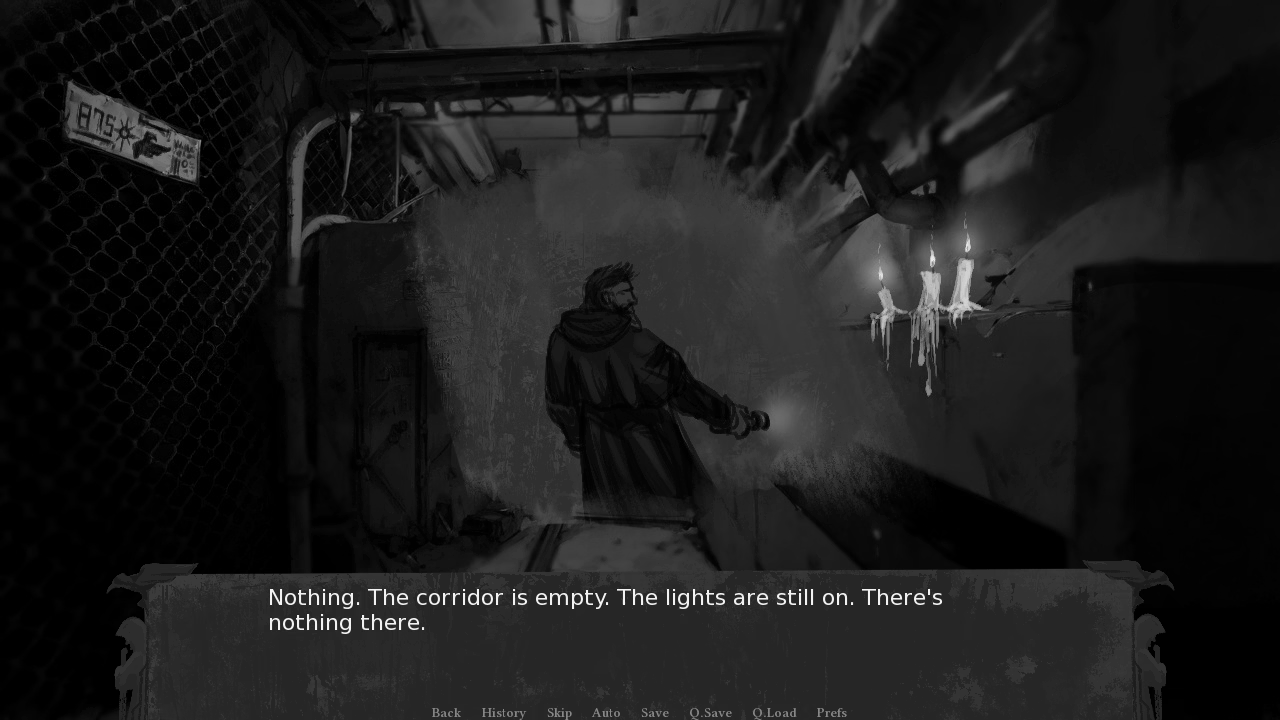Open the Save menu
This screenshot has width=1280, height=720.
[x=655, y=712]
